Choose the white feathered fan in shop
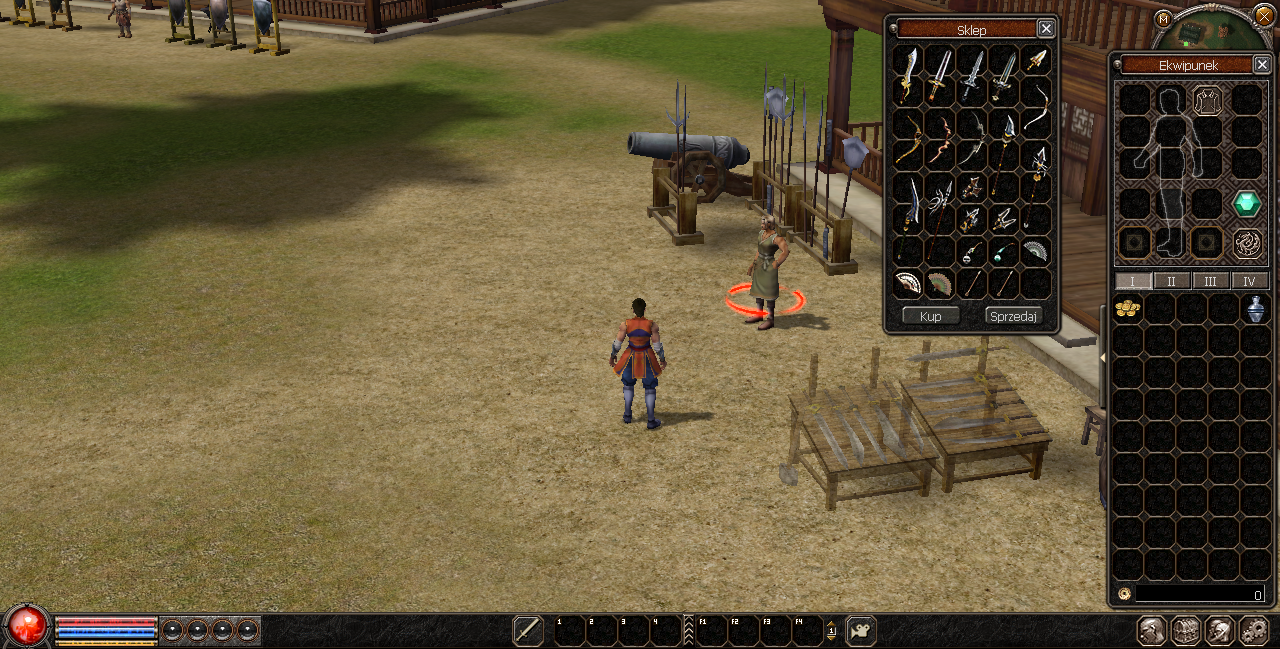This screenshot has width=1280, height=649. coord(908,284)
